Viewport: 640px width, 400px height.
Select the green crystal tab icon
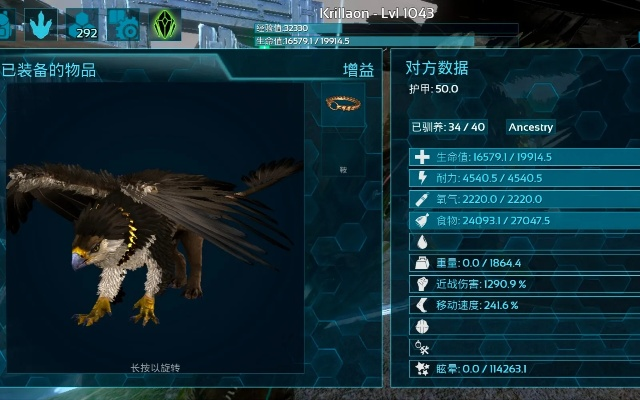(165, 22)
